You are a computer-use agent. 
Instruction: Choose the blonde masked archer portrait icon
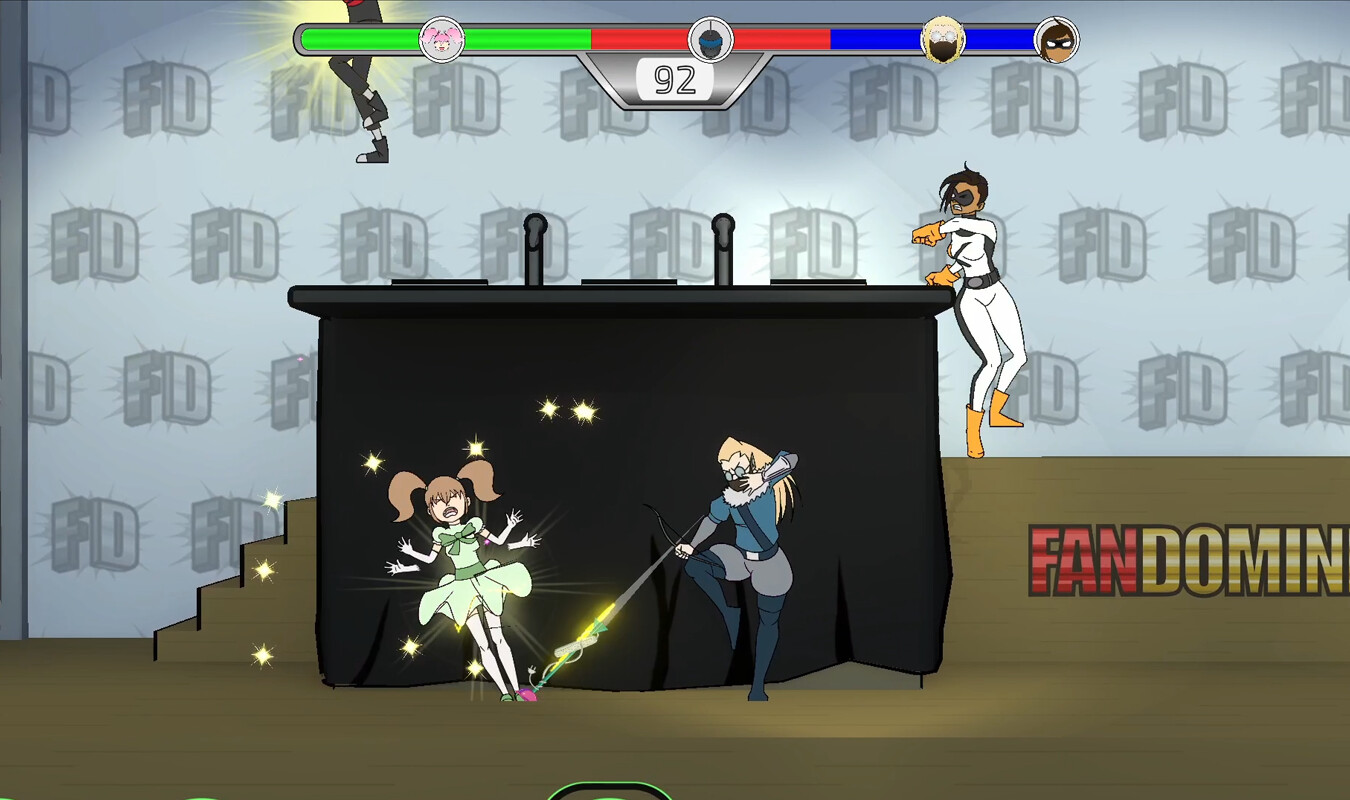(942, 40)
